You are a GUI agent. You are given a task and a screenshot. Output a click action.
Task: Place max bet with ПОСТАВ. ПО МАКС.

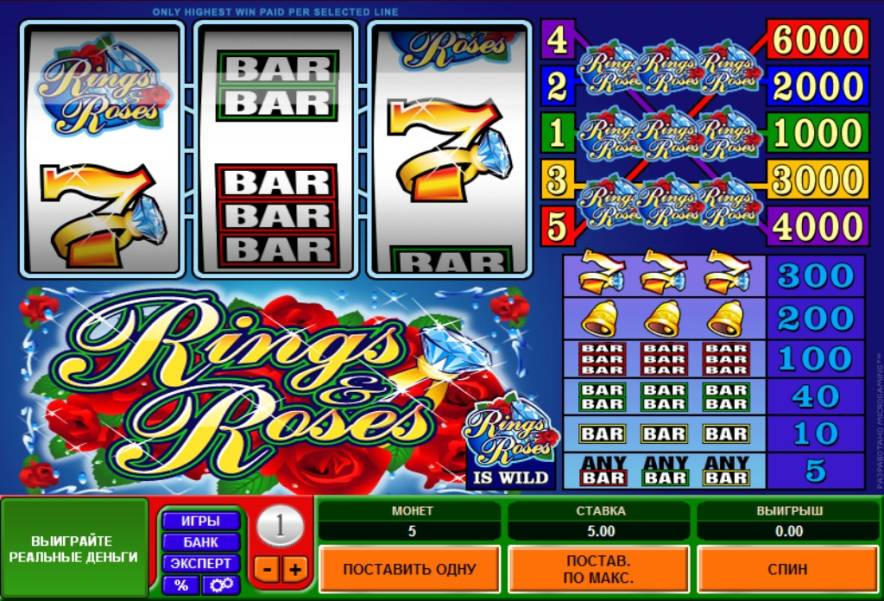(x=598, y=569)
